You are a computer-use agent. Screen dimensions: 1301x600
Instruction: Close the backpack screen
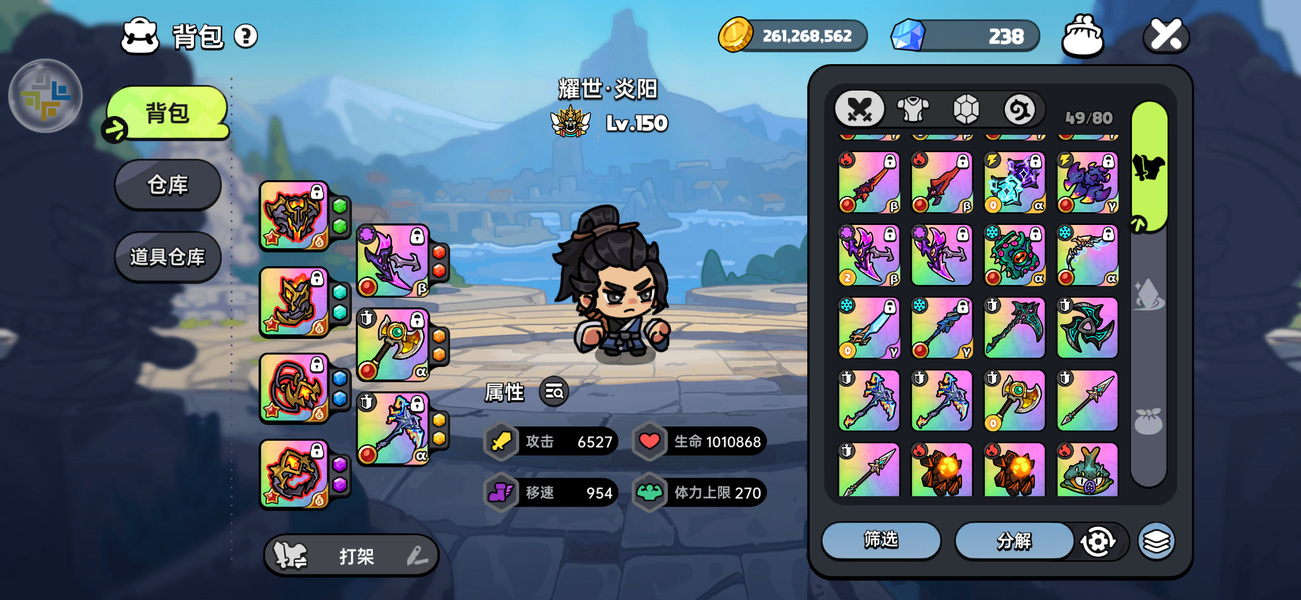(1165, 36)
